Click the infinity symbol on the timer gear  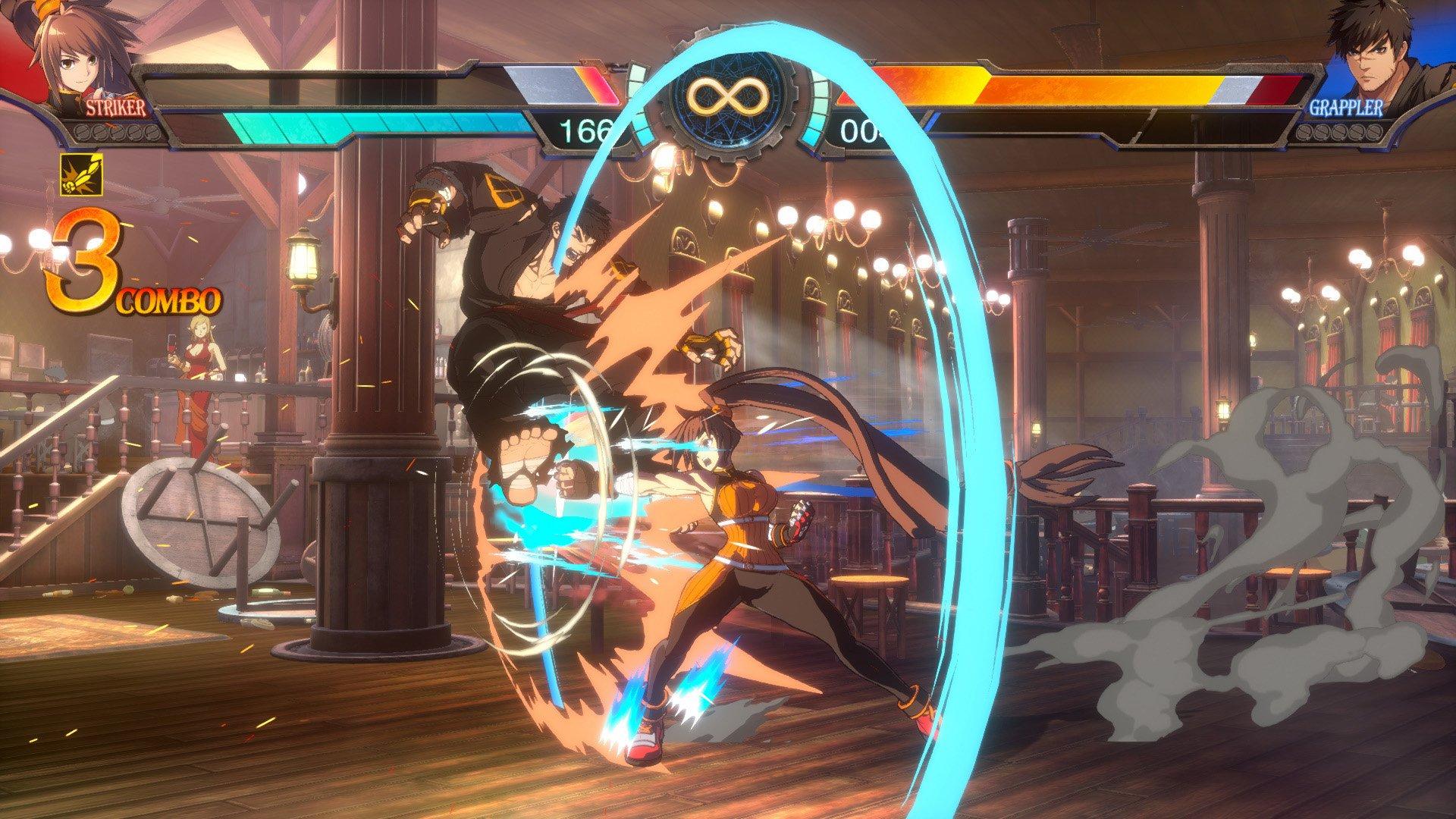tap(730, 95)
